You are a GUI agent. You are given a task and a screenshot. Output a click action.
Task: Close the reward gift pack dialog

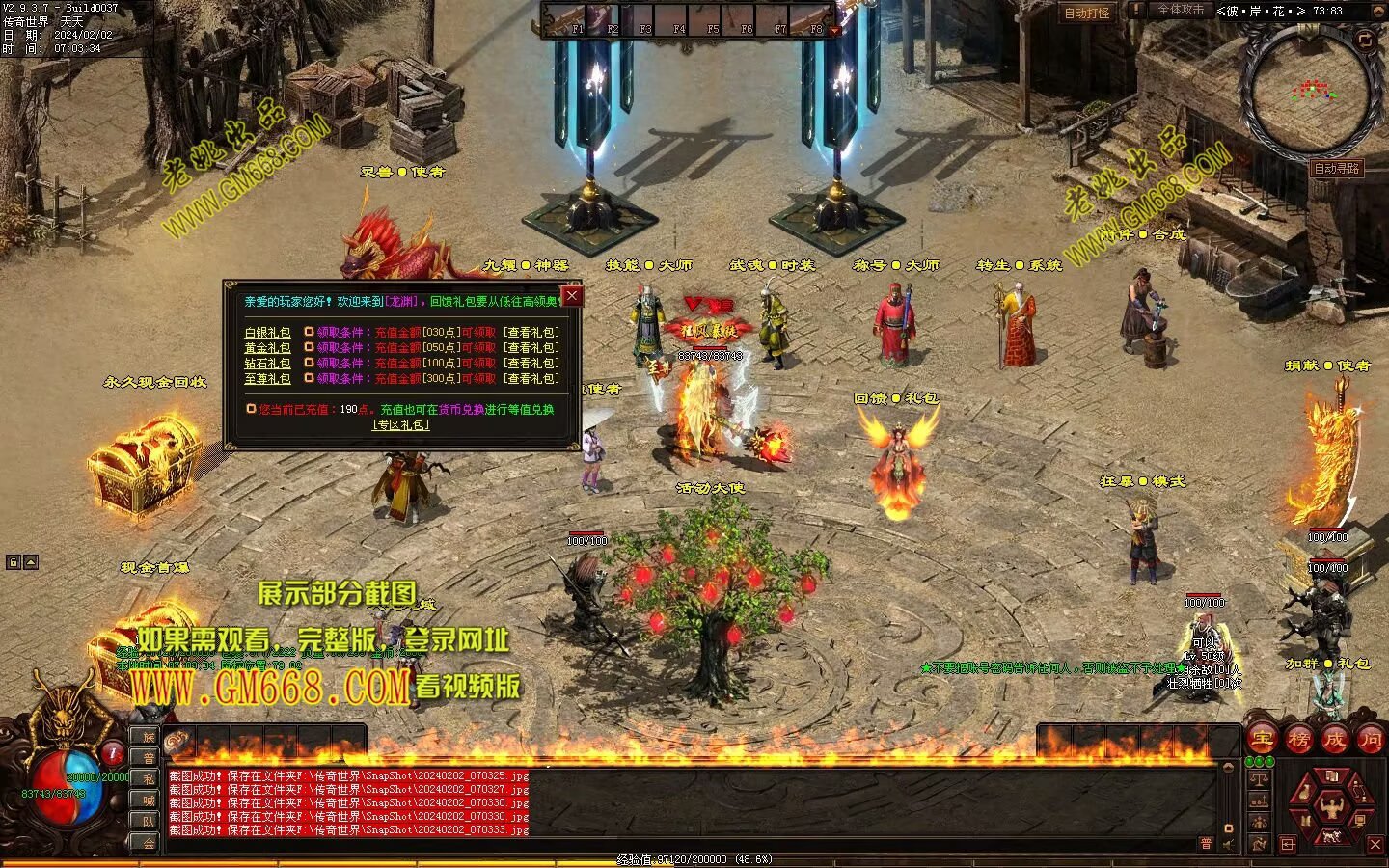[x=572, y=295]
